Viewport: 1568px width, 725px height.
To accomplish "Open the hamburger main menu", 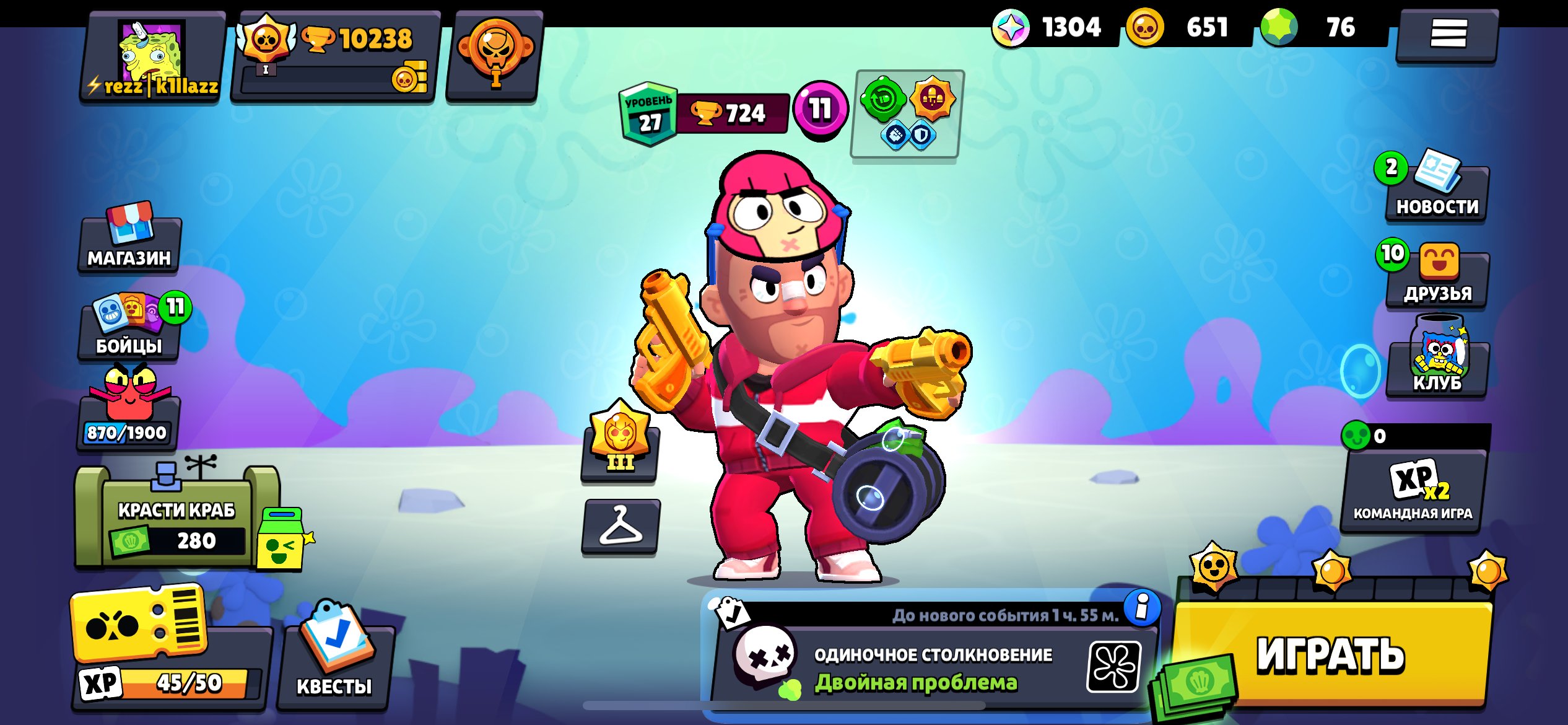I will (x=1447, y=34).
